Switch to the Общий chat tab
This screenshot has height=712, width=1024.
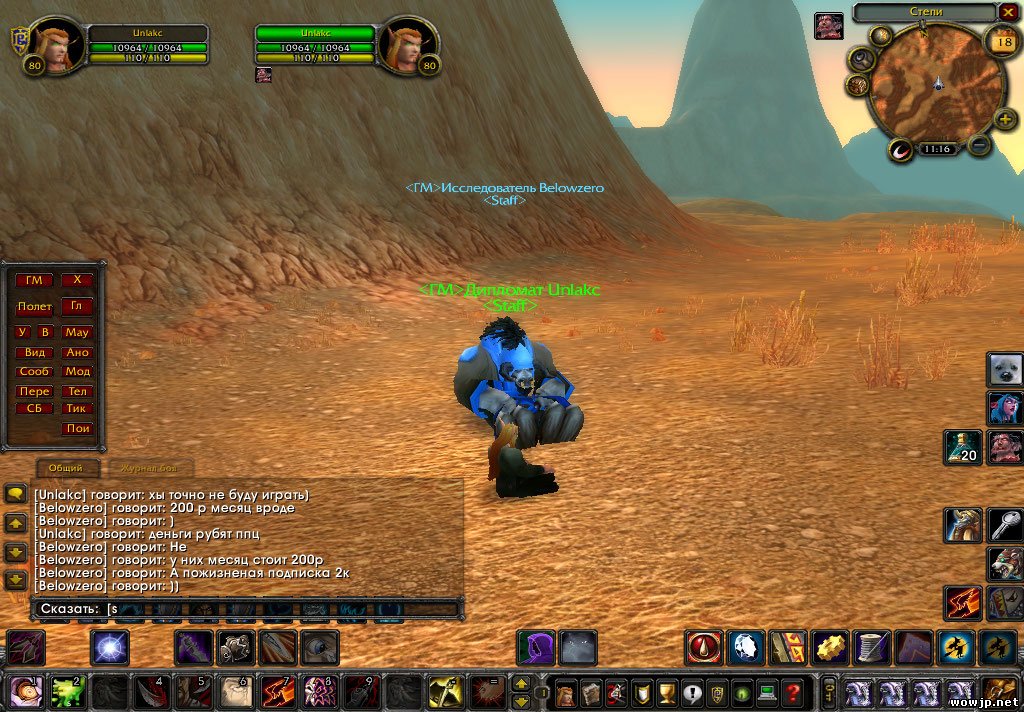point(67,468)
